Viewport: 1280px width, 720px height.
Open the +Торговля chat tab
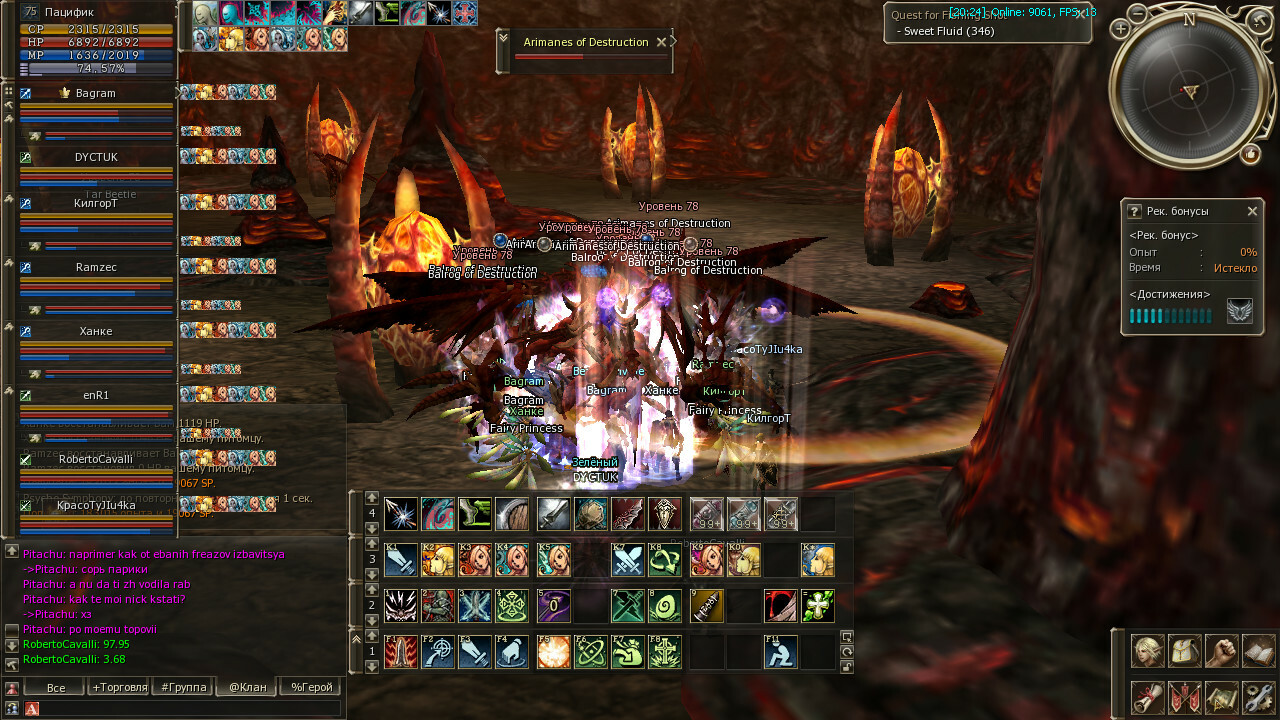119,687
